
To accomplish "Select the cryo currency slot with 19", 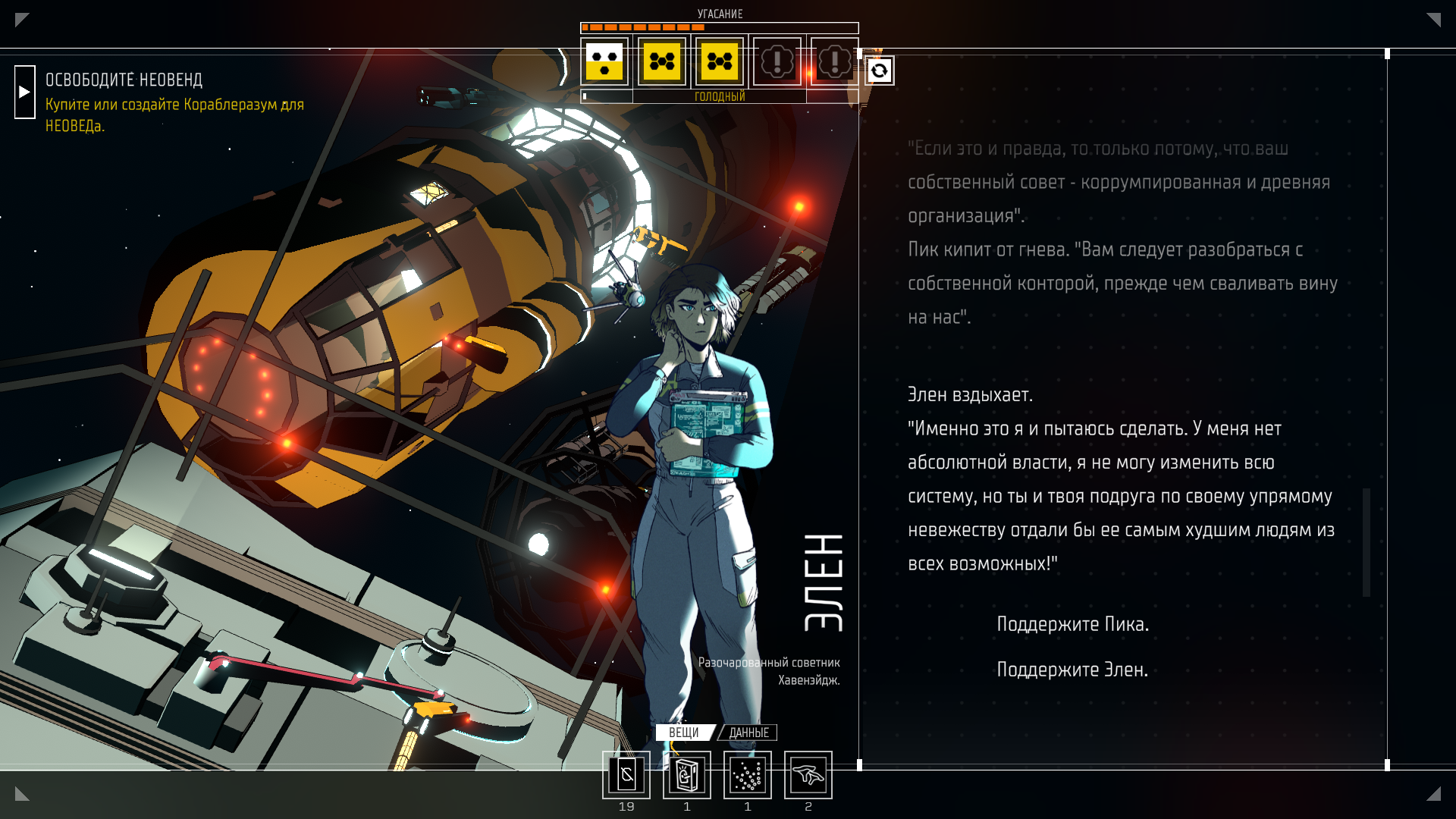I will point(626,775).
